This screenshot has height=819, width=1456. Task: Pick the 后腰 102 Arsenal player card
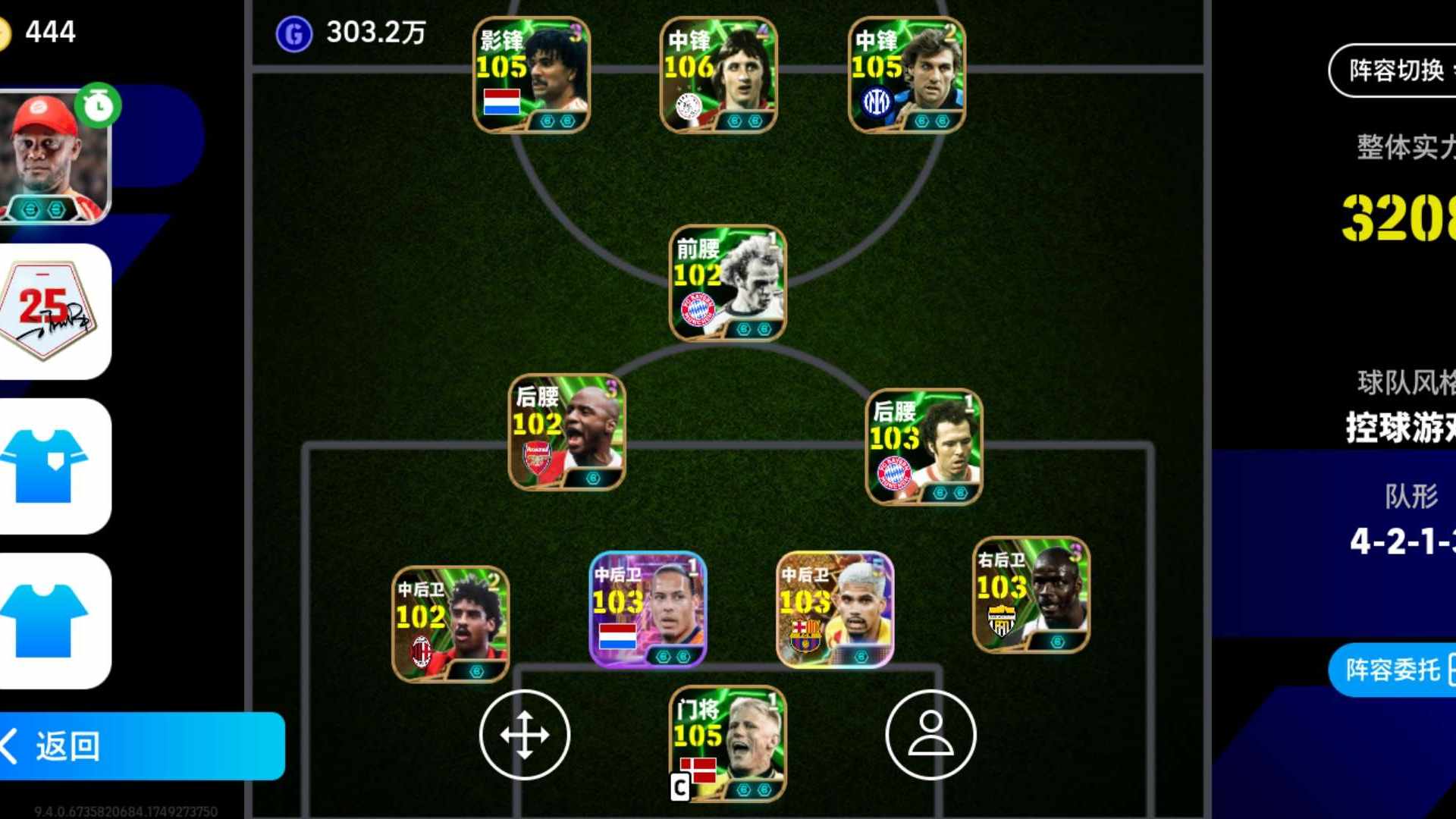tap(567, 431)
